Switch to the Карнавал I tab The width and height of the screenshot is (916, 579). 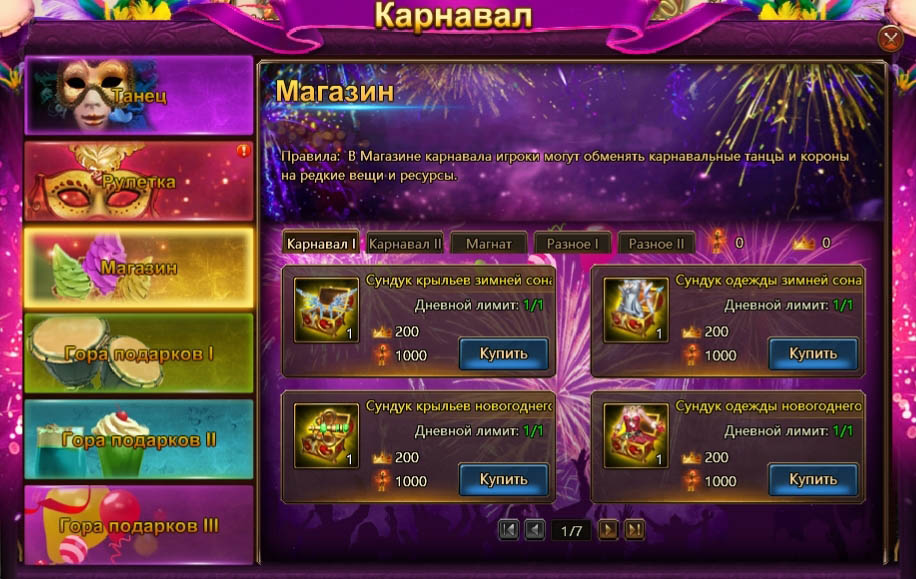click(321, 243)
